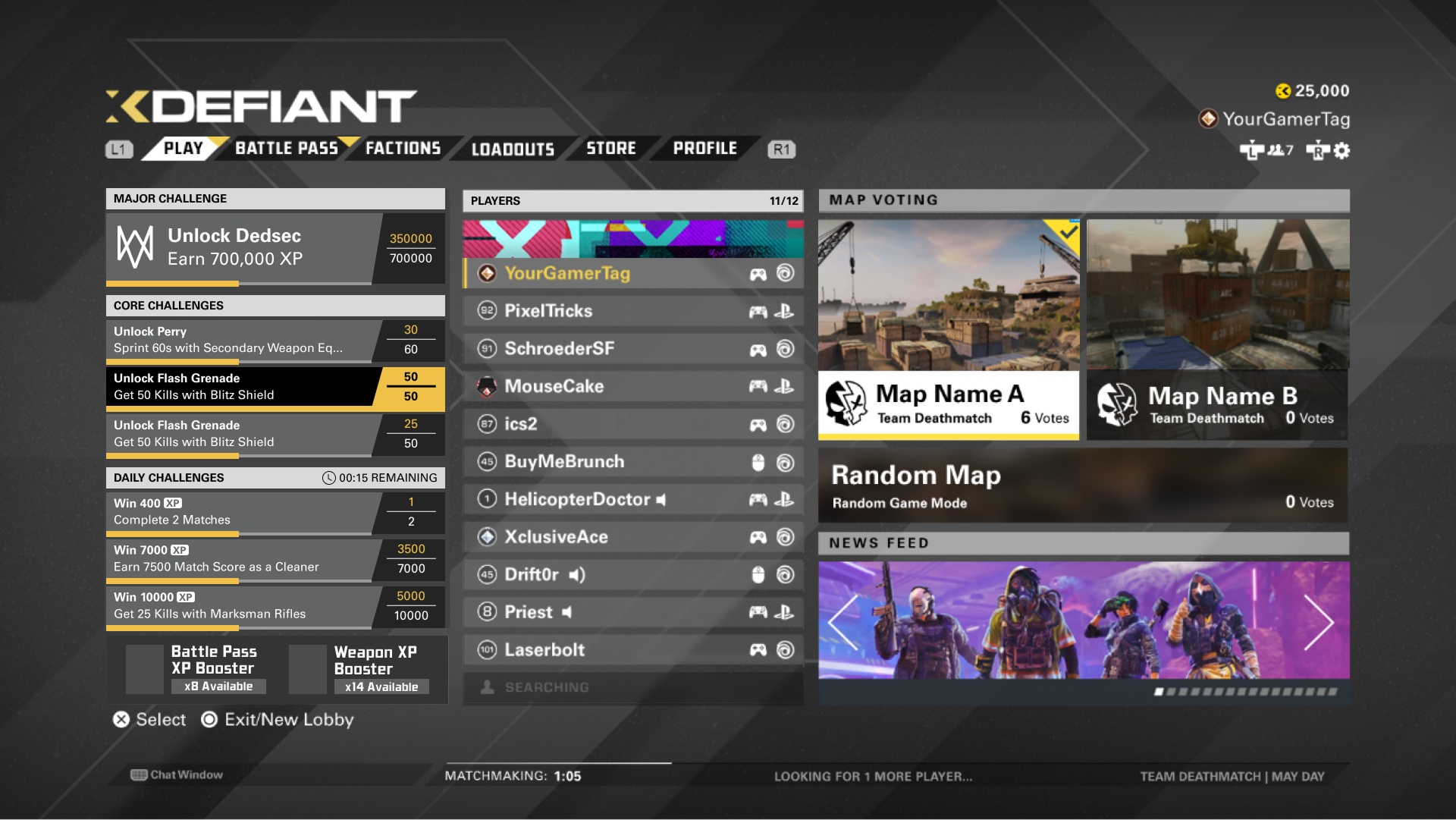Click the Dedsec challenge emblem
Screen dimensions: 1456x820
(133, 247)
